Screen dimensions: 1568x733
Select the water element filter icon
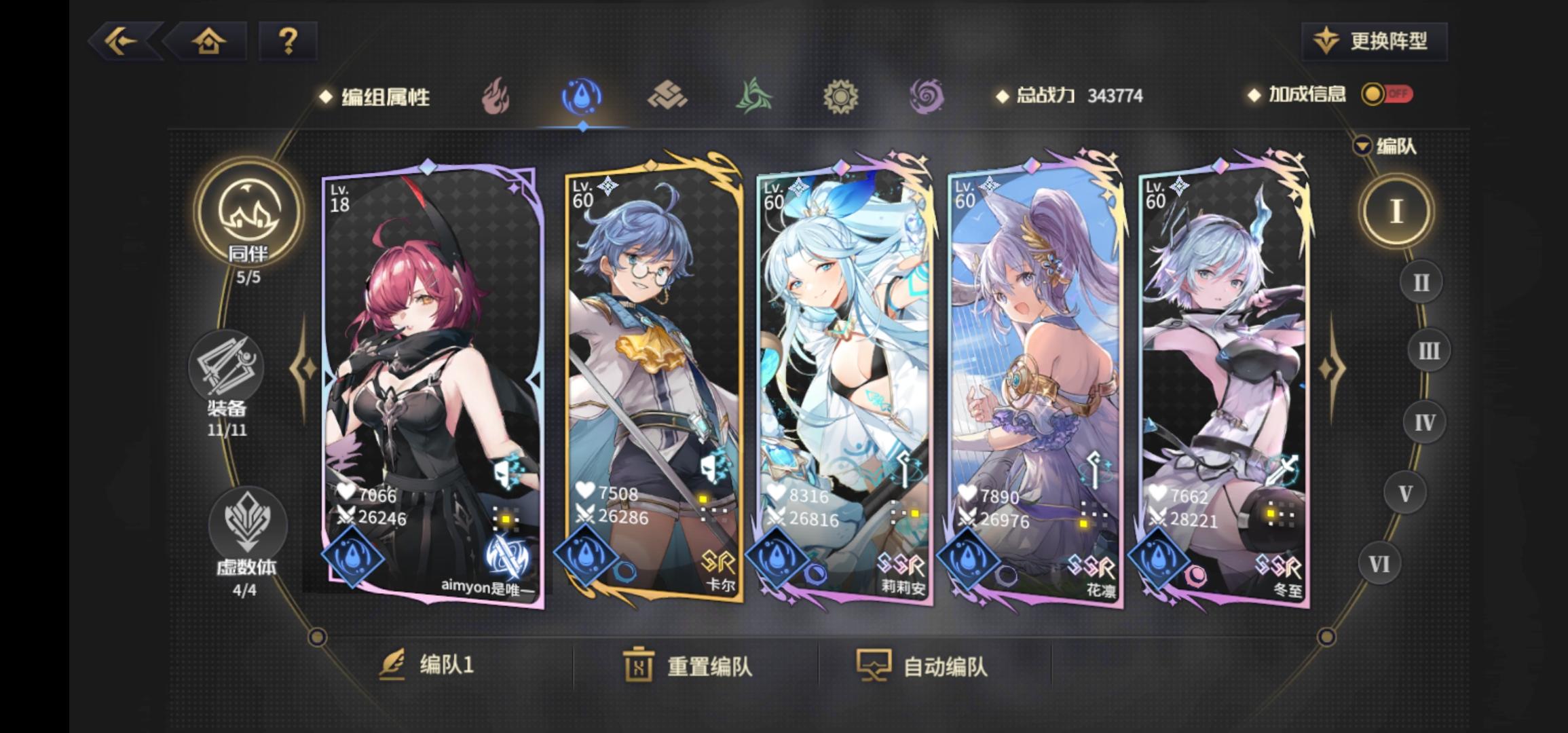(582, 97)
